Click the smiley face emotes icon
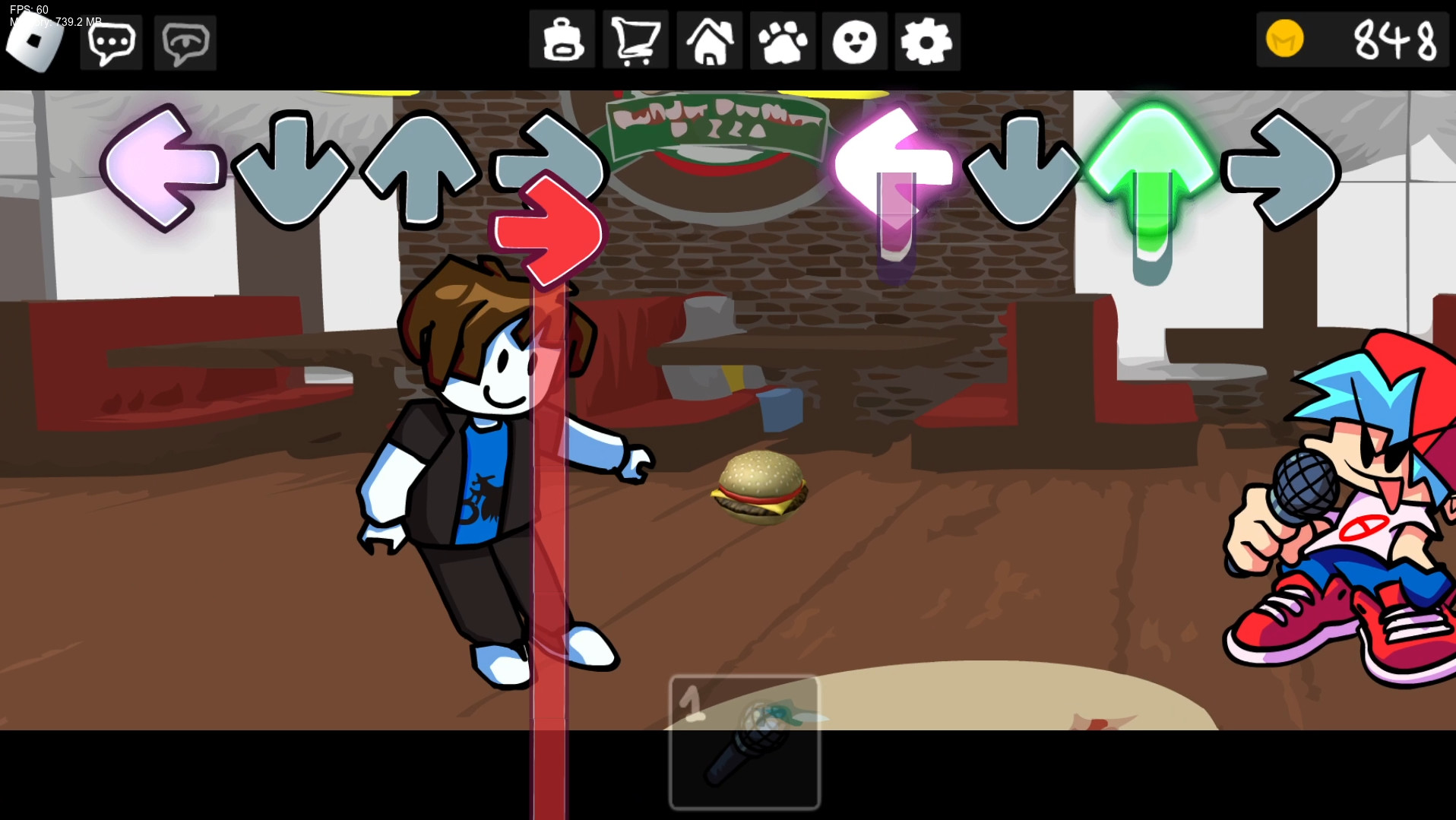The height and width of the screenshot is (820, 1456). click(854, 42)
